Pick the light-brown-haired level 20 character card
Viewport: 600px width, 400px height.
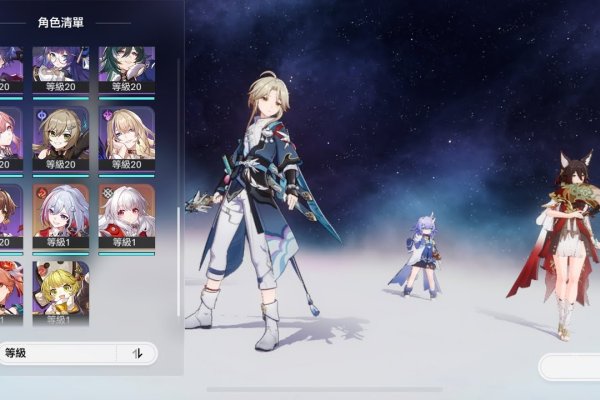pyautogui.click(x=60, y=138)
